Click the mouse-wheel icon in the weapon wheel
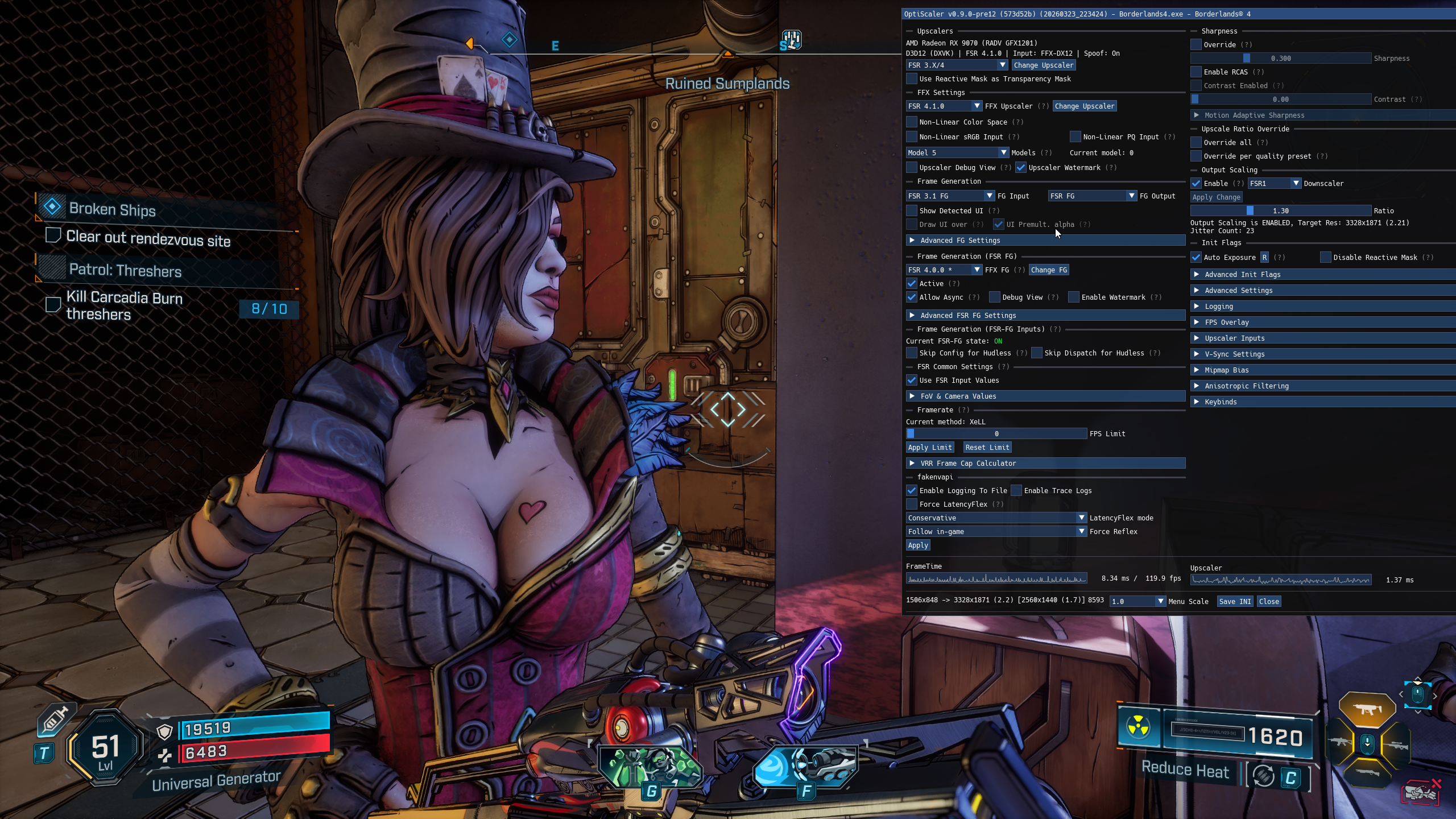 coord(1367,744)
